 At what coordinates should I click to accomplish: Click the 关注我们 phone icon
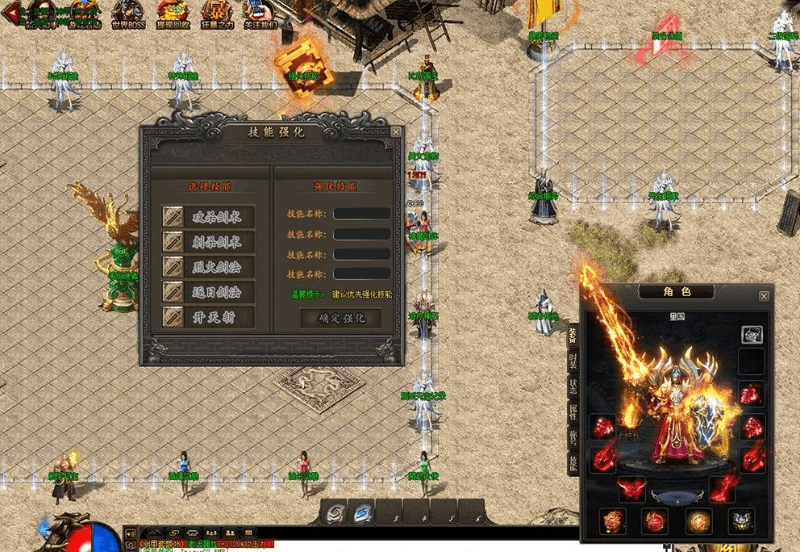256,13
